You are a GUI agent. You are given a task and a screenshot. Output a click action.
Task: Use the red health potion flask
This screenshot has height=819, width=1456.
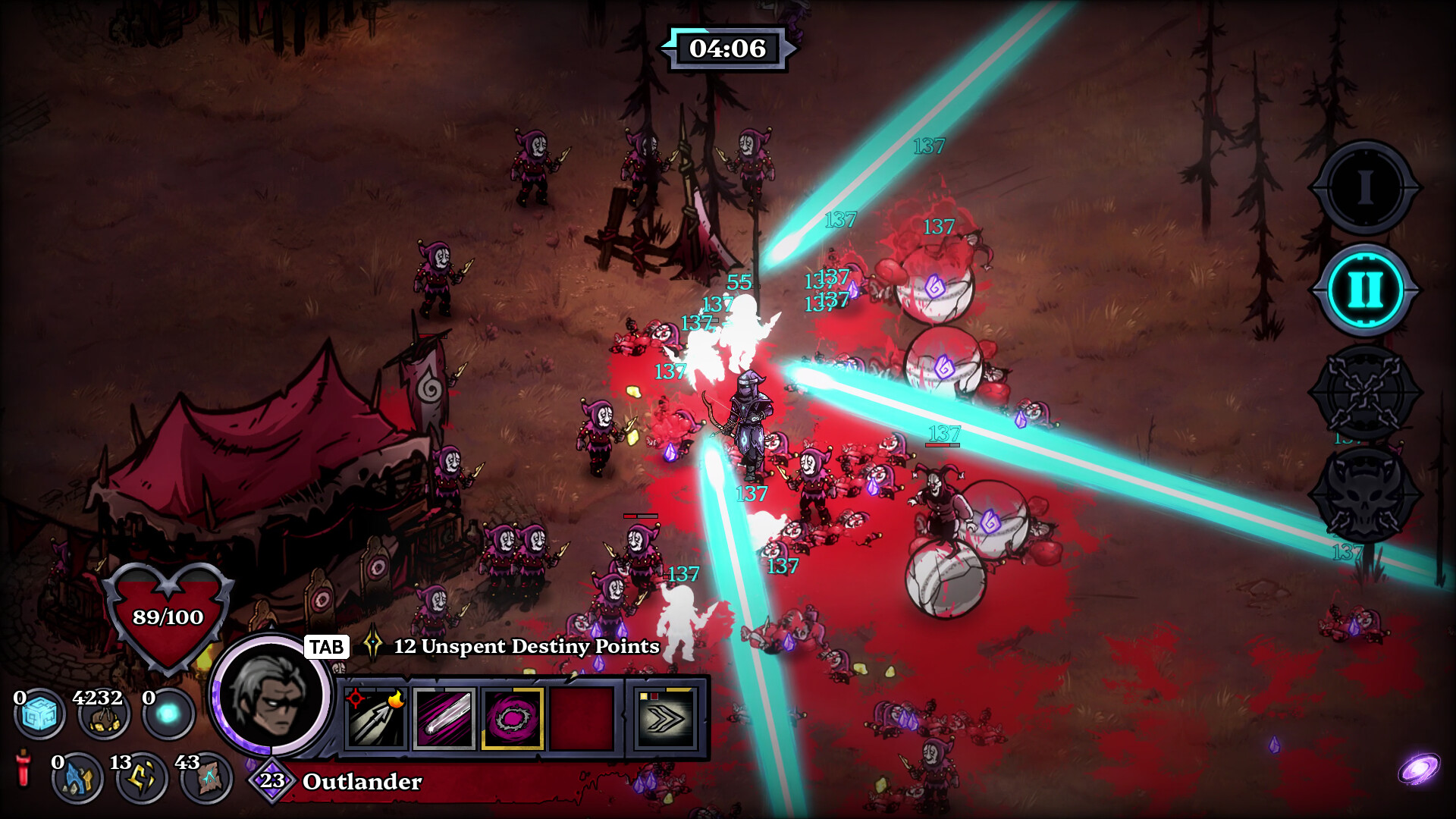pos(24,767)
